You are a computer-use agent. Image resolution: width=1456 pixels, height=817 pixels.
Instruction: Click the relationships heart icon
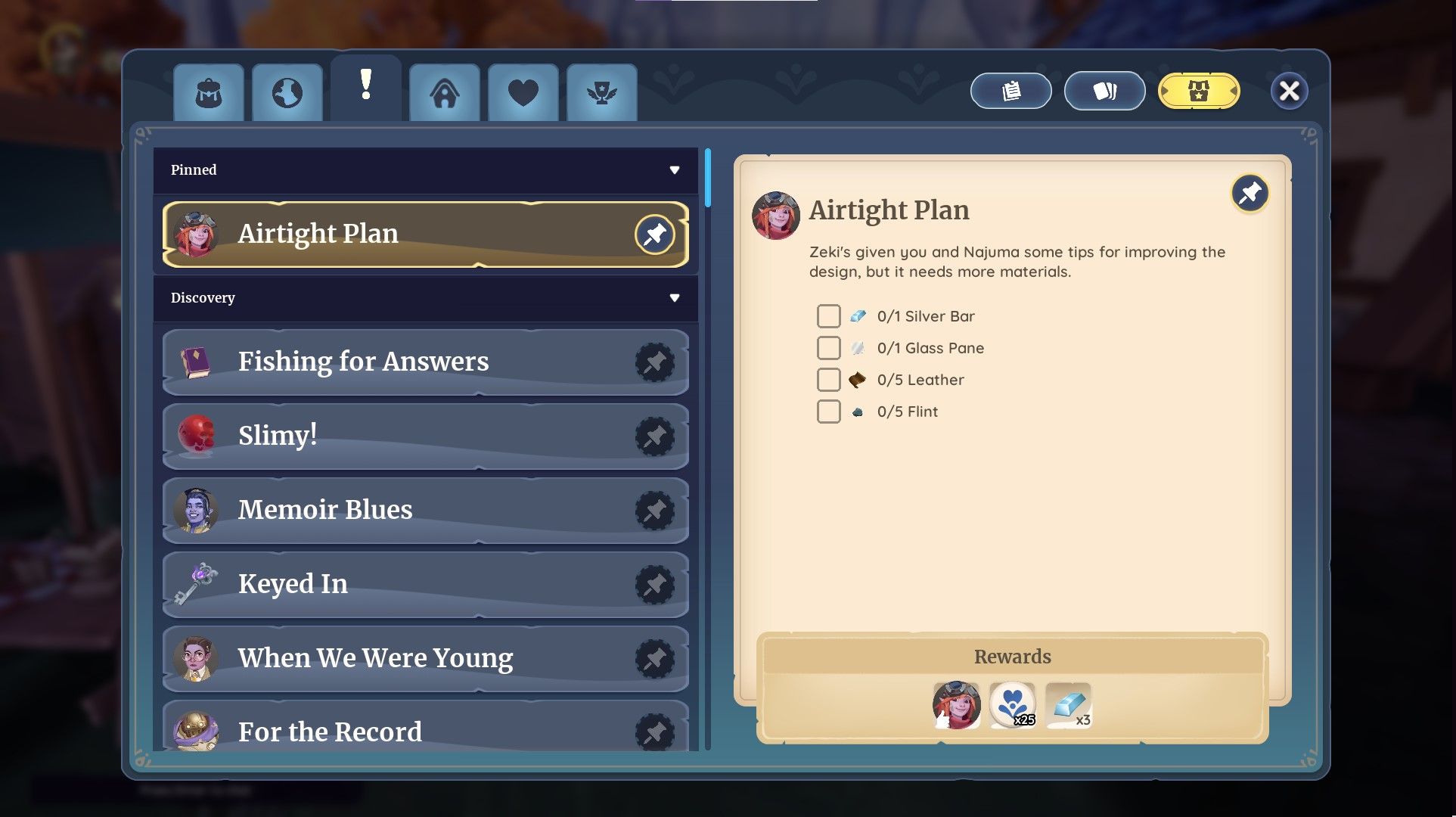523,92
